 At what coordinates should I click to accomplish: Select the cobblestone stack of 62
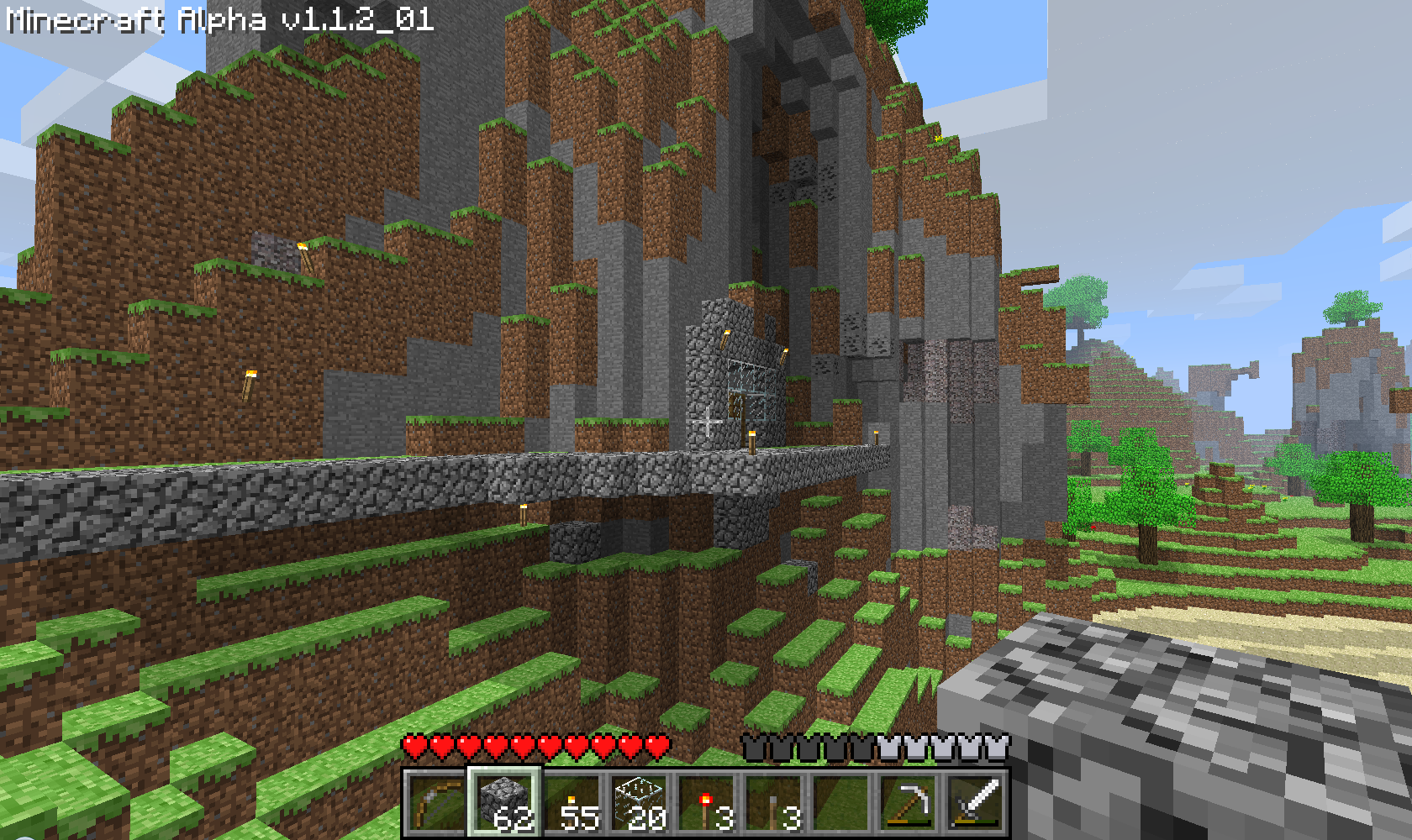click(503, 803)
